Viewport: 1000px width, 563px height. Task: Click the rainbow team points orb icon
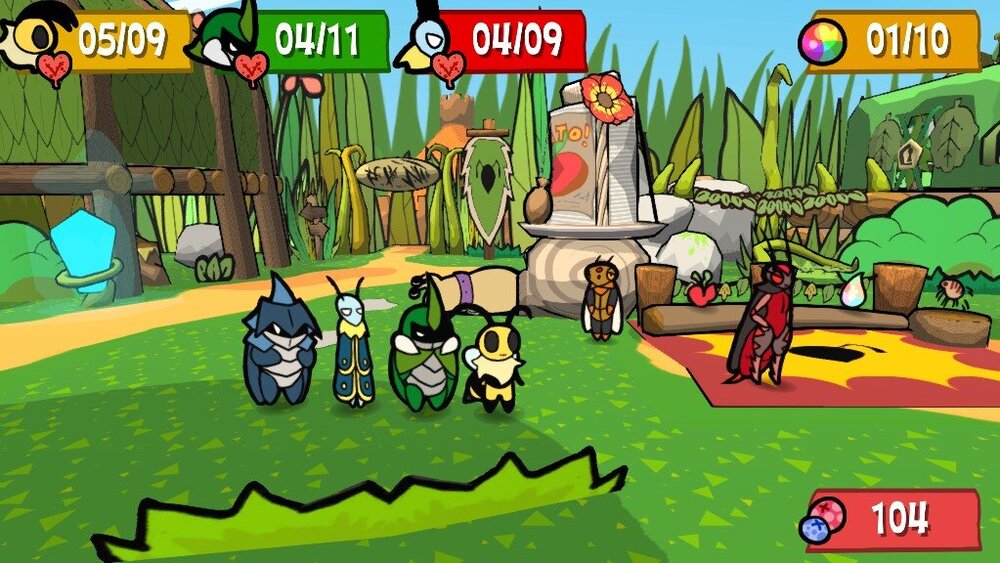tap(822, 43)
